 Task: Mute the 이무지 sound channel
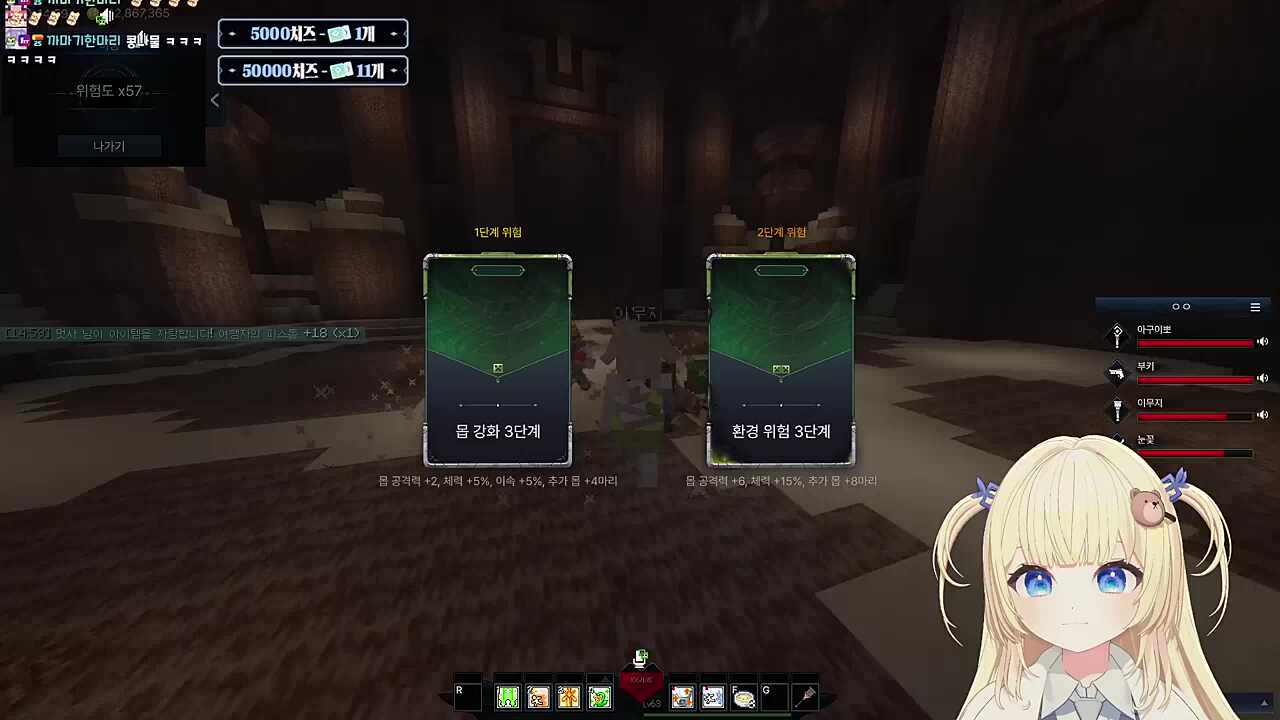(x=1262, y=415)
